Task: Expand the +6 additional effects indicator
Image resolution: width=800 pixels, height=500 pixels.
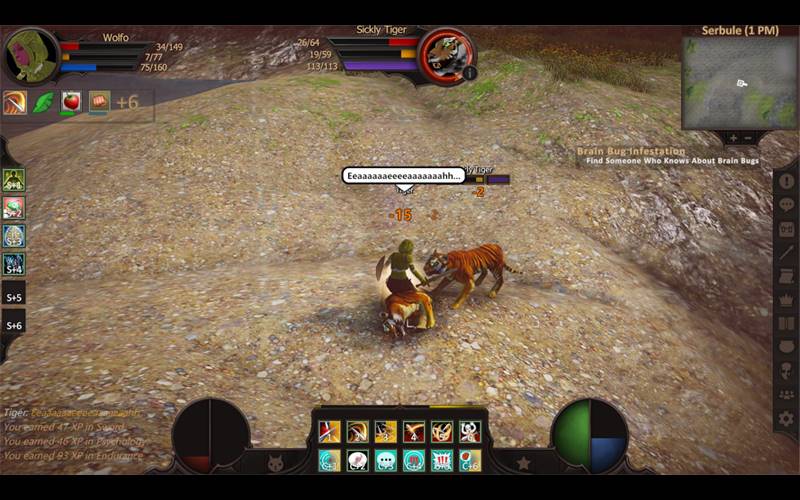Action: tap(127, 102)
